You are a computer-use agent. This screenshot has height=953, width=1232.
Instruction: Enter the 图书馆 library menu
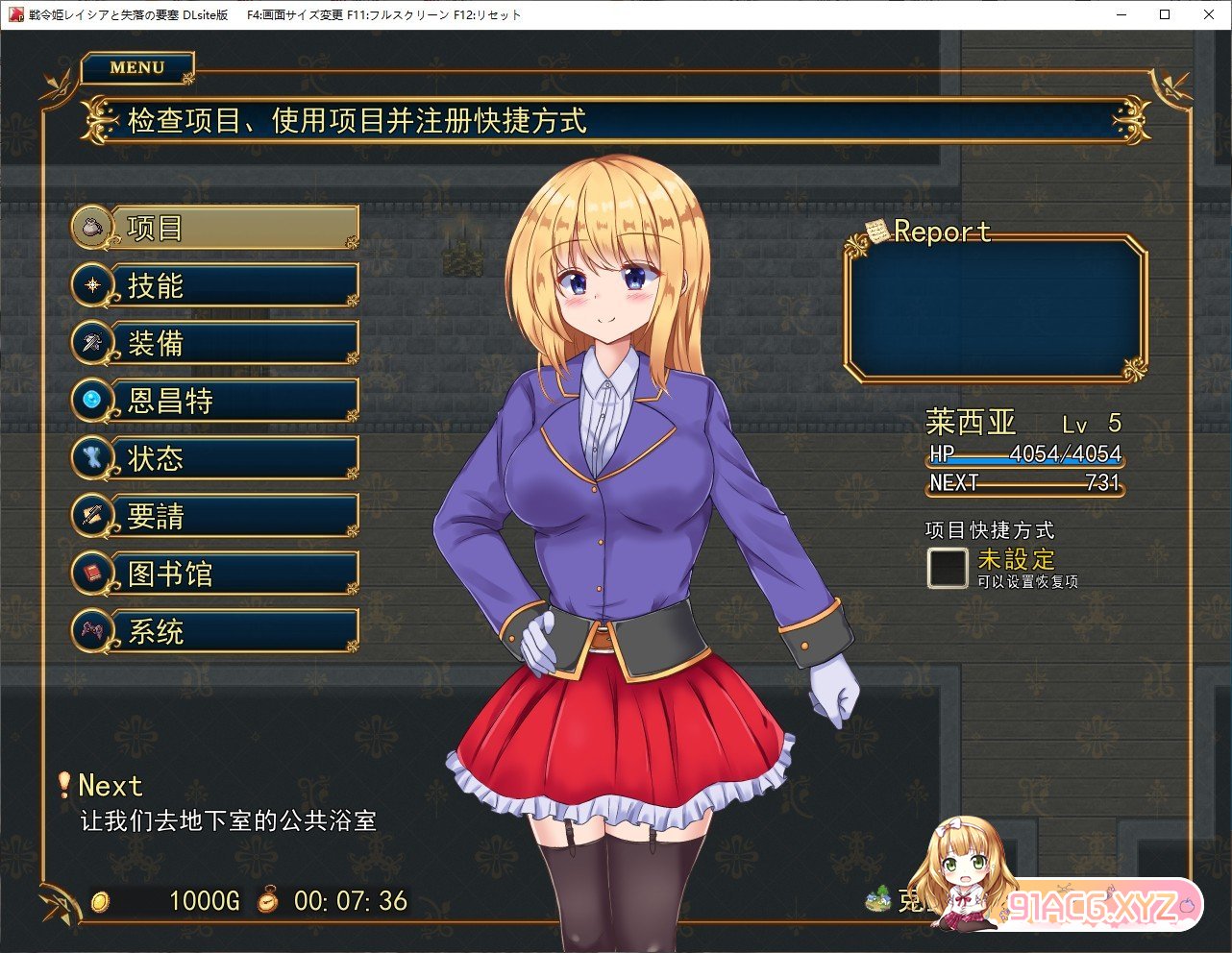[x=215, y=574]
